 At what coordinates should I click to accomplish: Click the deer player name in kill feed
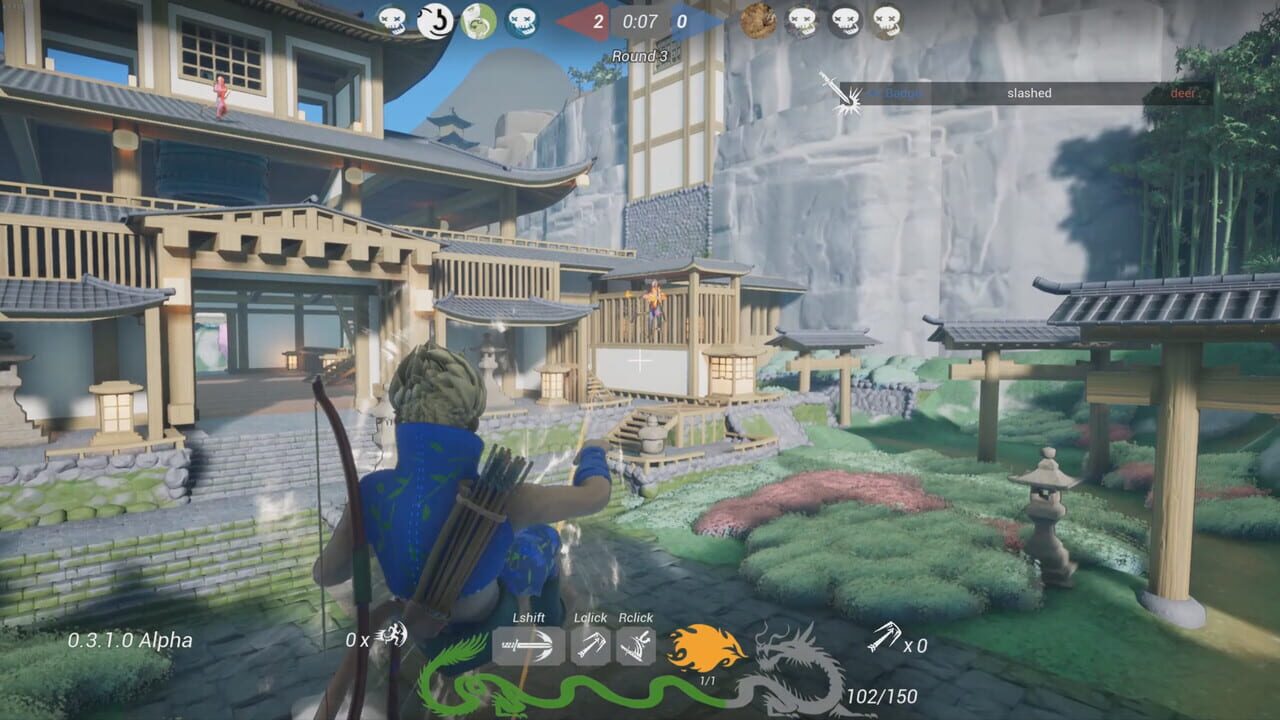[1182, 92]
